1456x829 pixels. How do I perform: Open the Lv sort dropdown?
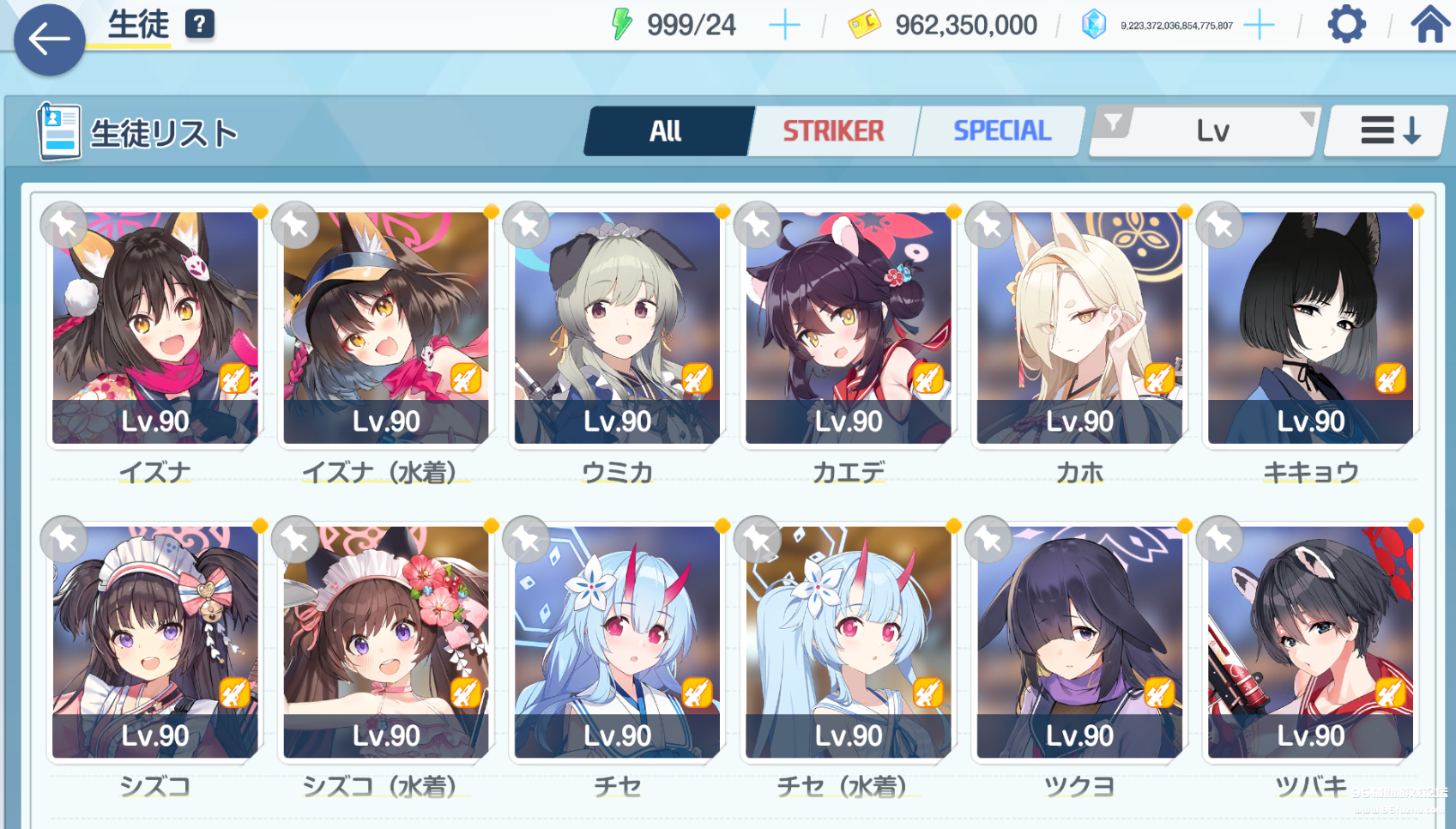click(x=1211, y=131)
